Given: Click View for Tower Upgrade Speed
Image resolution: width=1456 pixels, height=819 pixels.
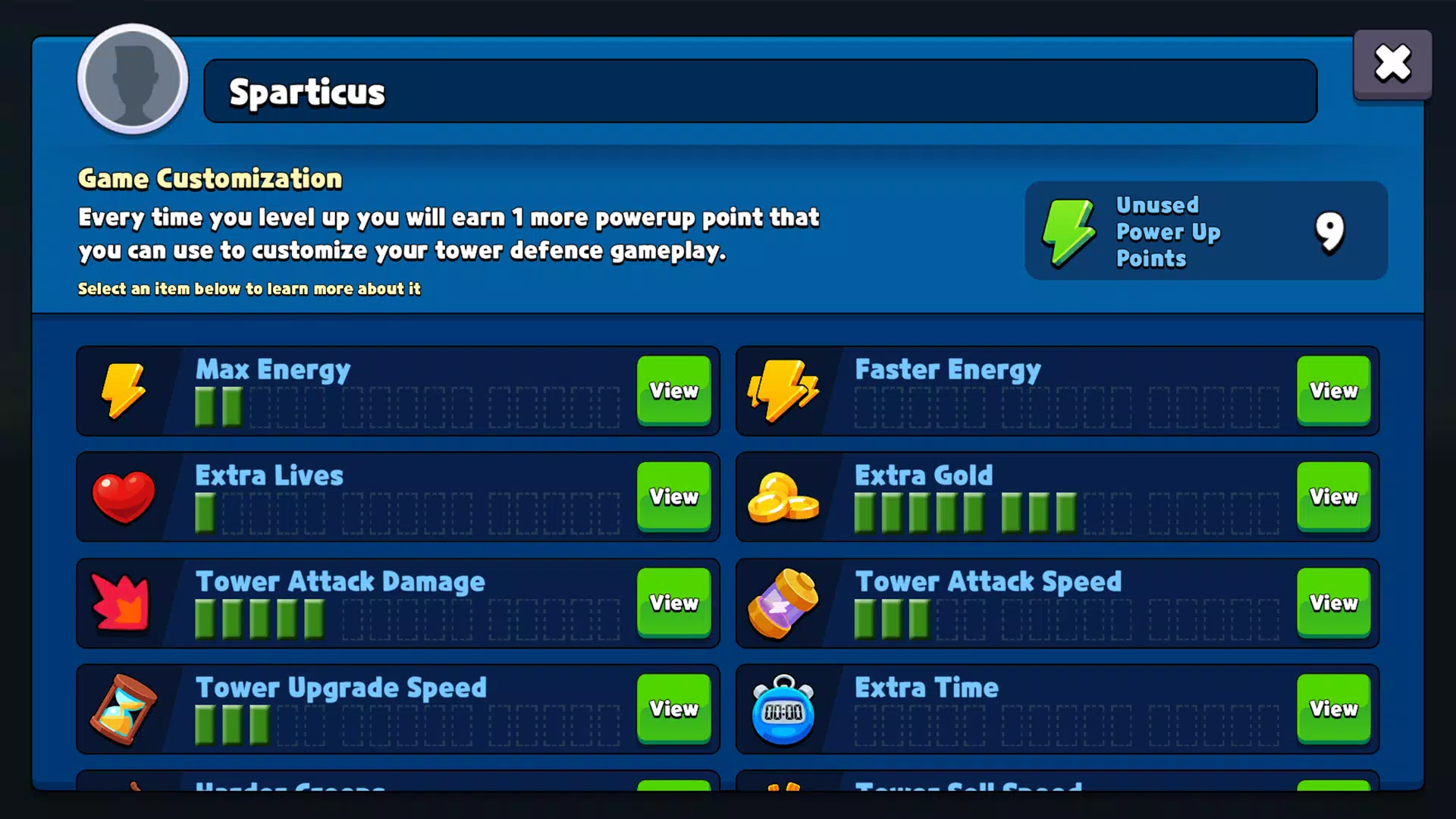Looking at the screenshot, I should [x=673, y=710].
